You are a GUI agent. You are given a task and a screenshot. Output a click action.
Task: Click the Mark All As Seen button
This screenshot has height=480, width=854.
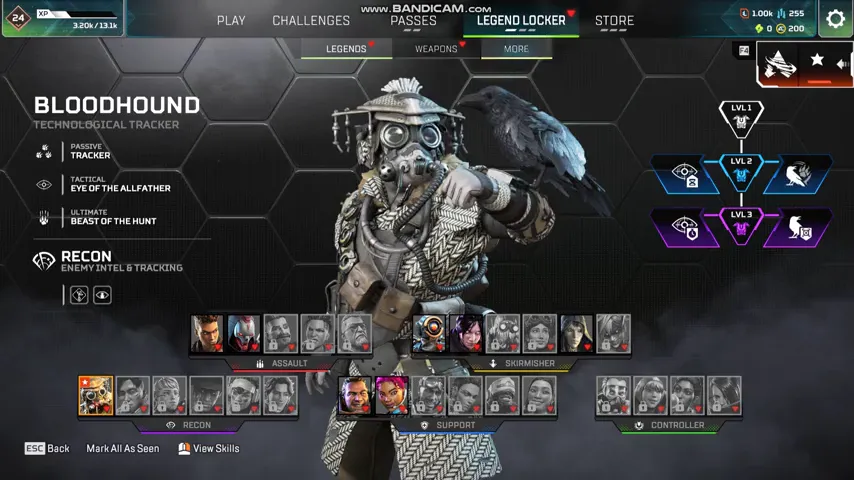(x=122, y=449)
